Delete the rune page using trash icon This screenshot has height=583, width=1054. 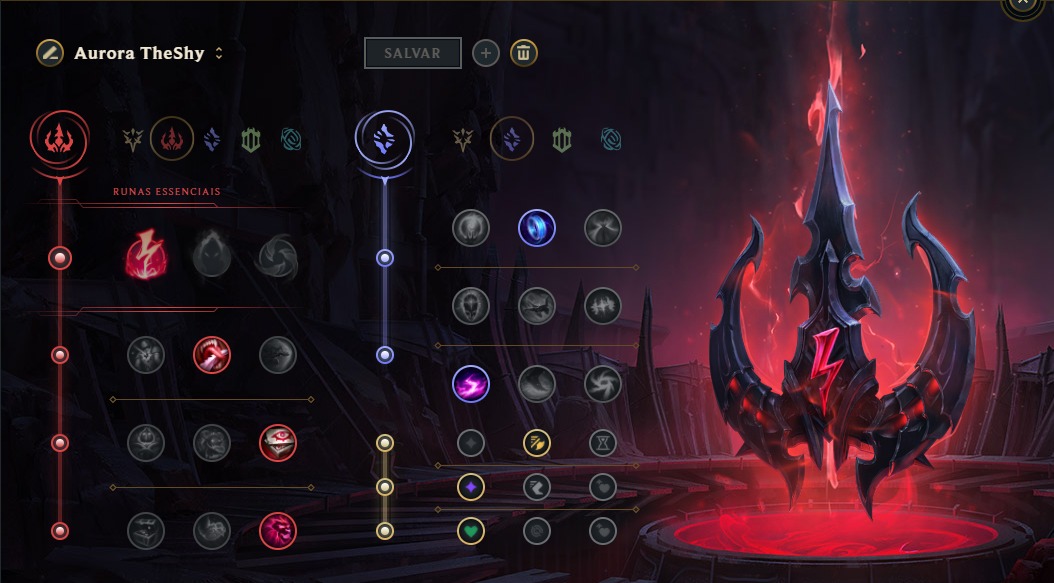click(x=524, y=53)
